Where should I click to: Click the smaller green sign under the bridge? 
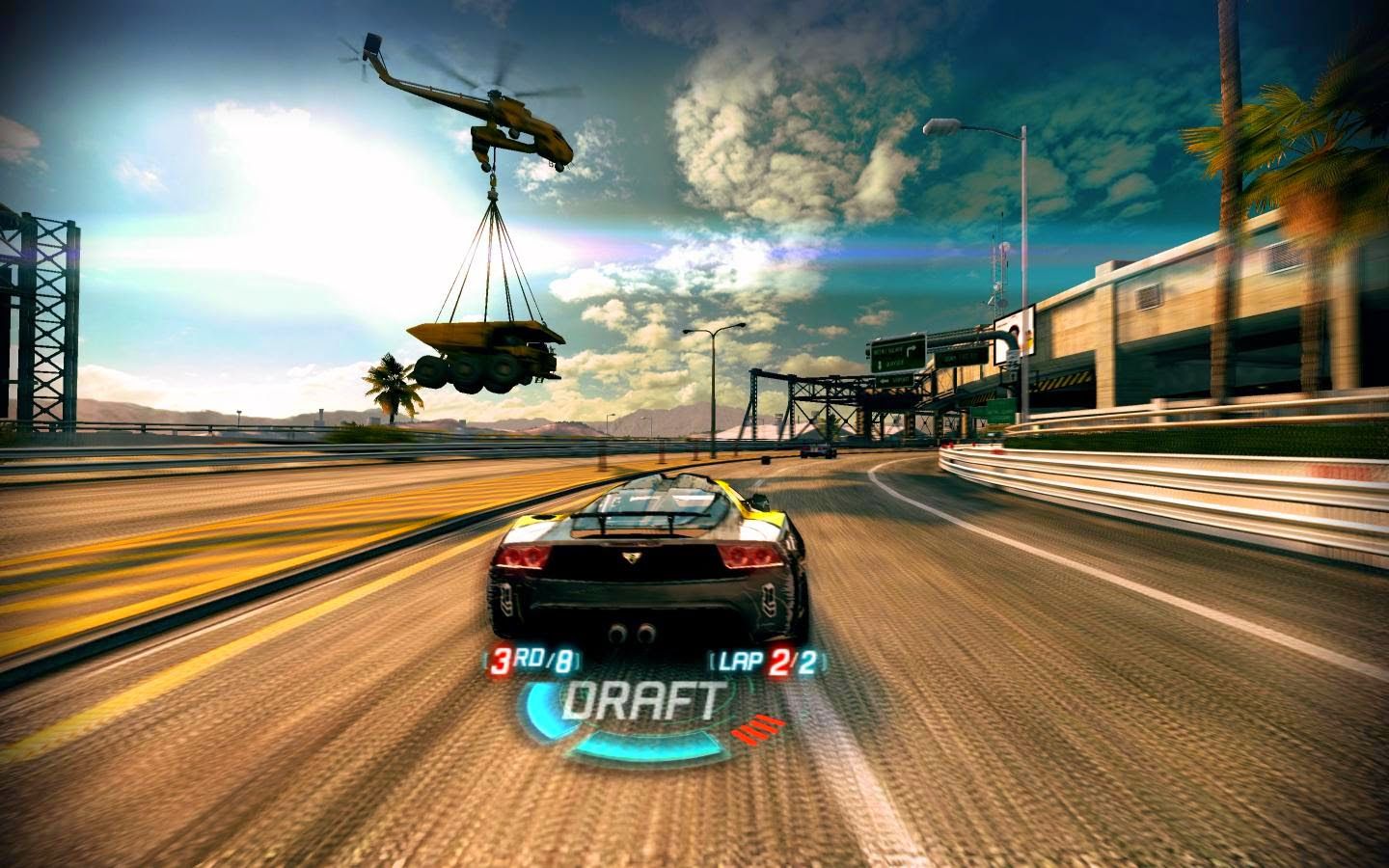[995, 412]
